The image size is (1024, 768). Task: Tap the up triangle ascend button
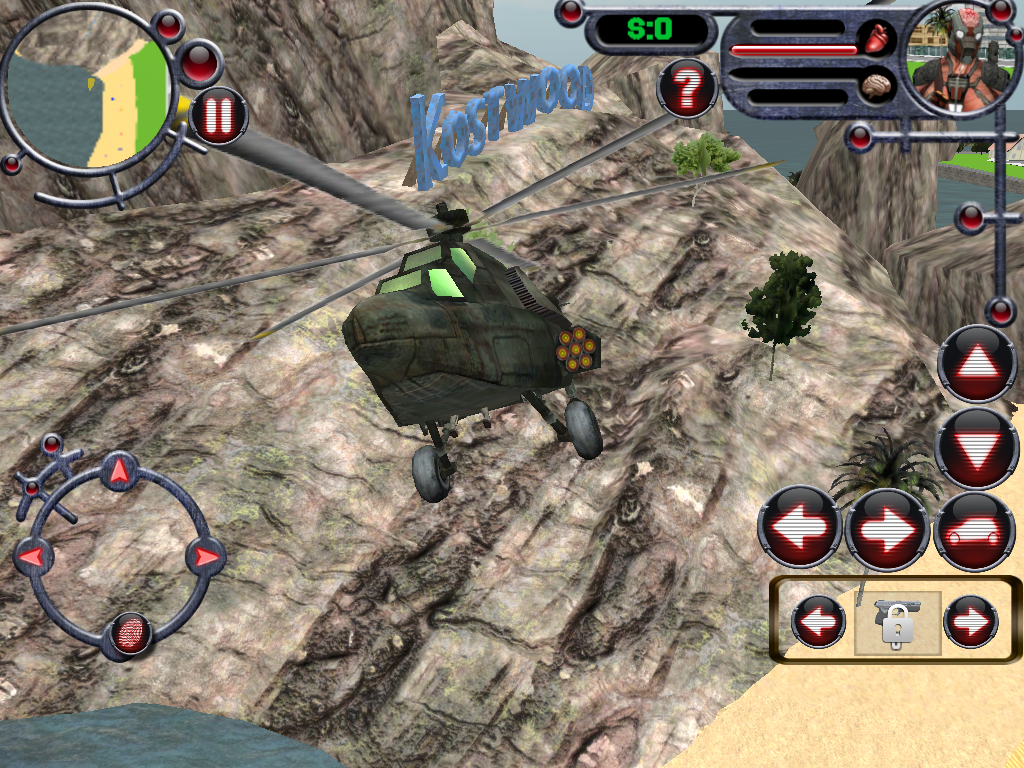click(977, 364)
